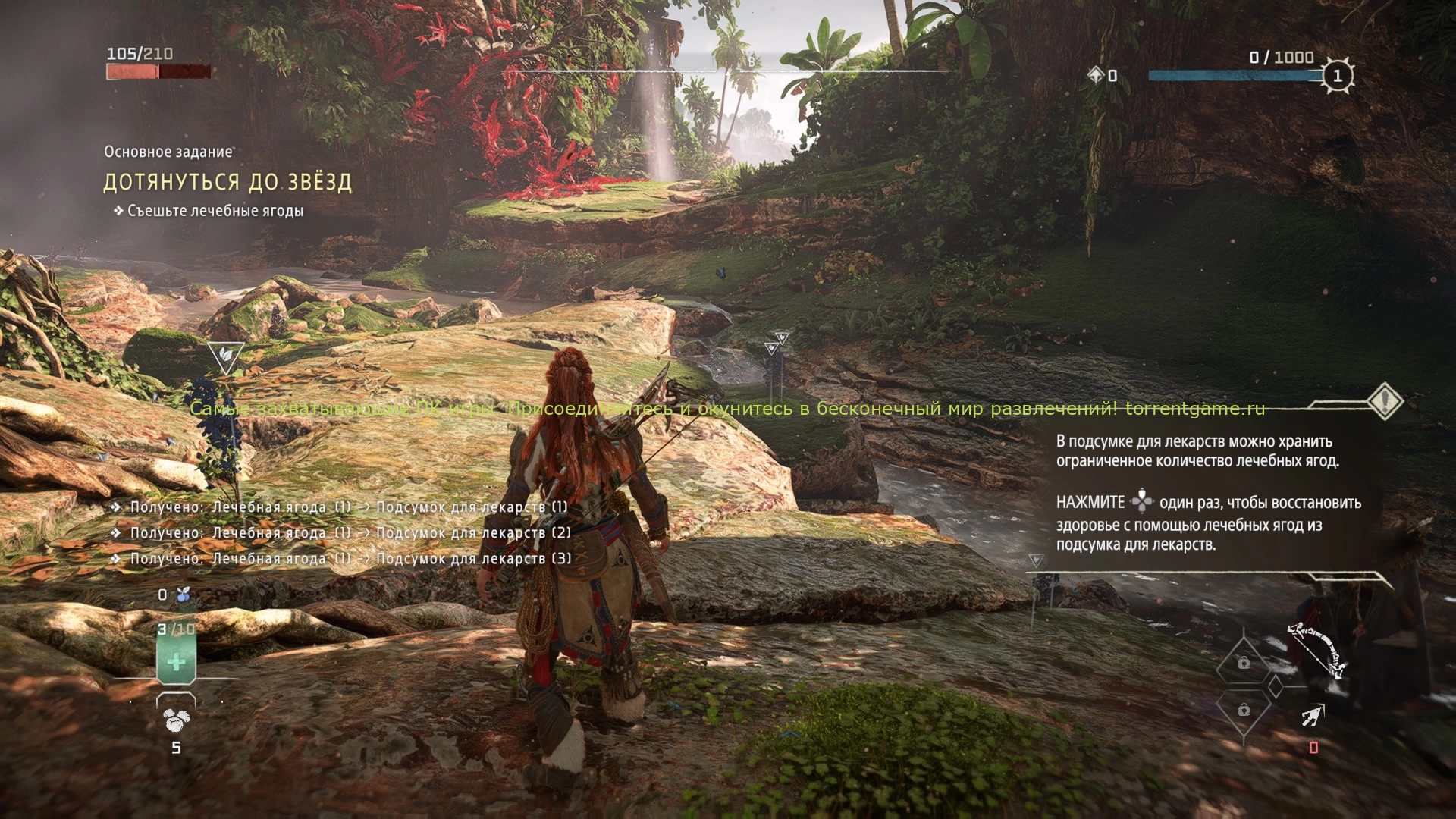Select the arrow ammo icon
Viewport: 1456px width, 819px height.
pos(1313,715)
